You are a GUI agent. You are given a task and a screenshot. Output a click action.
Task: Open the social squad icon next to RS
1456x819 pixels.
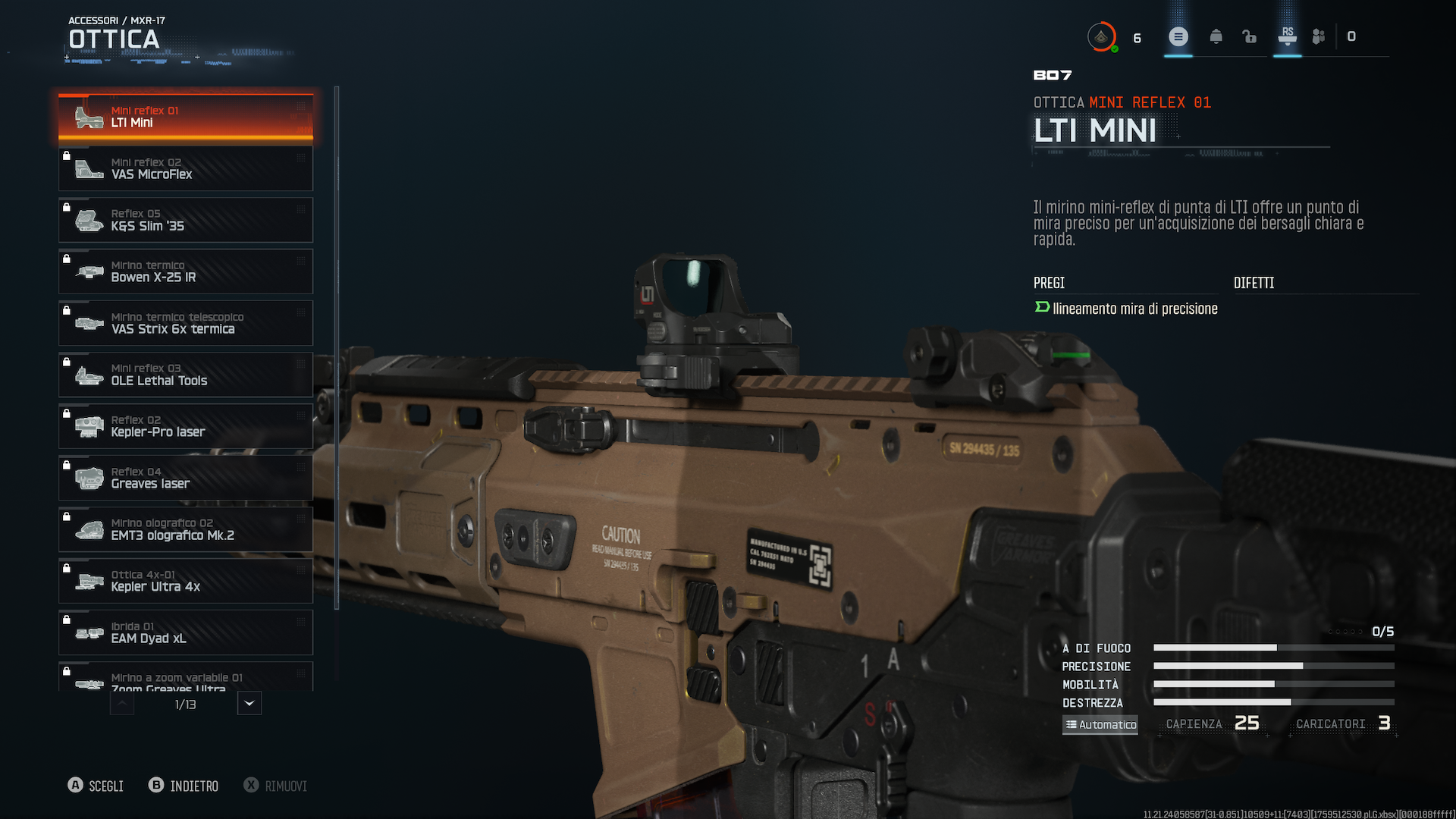1319,36
